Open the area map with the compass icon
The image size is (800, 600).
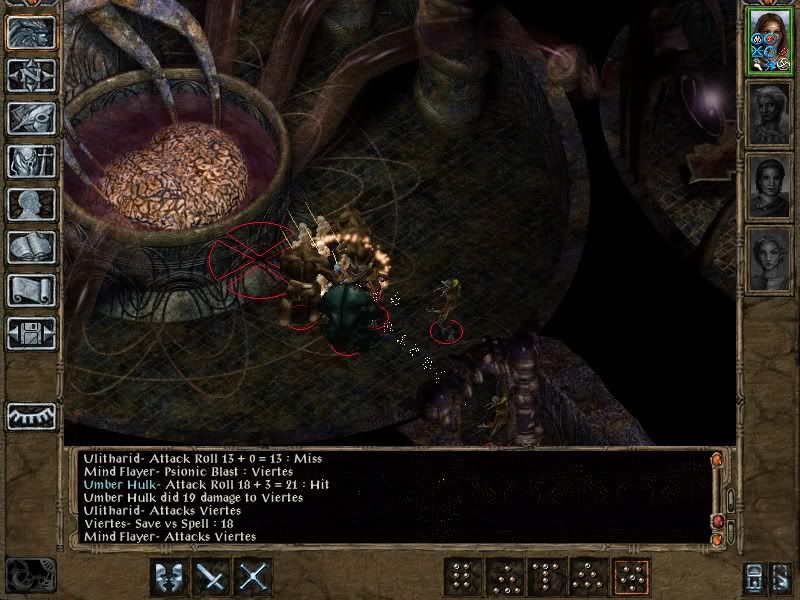pyautogui.click(x=31, y=75)
